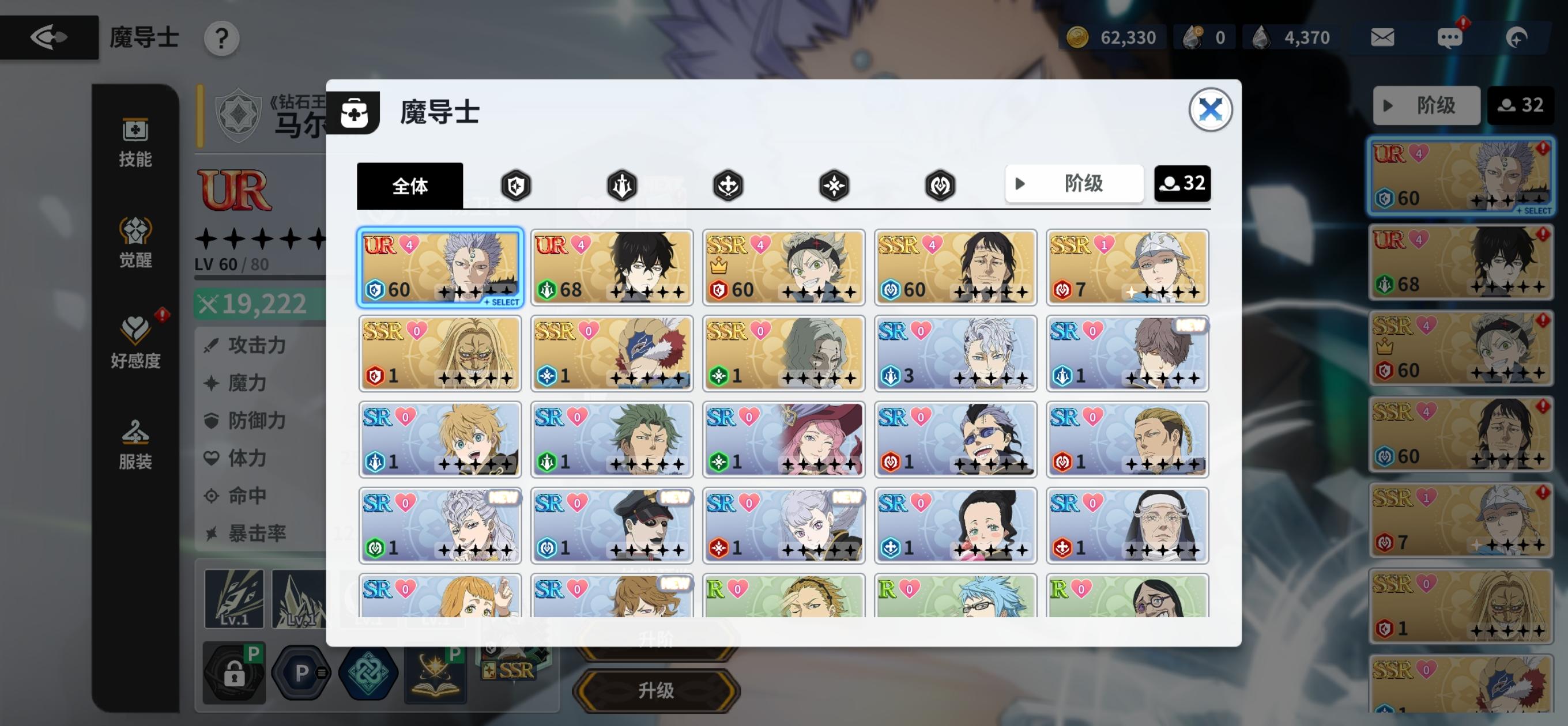Select the UR level 68 character card
Viewport: 1568px width, 726px height.
[611, 268]
